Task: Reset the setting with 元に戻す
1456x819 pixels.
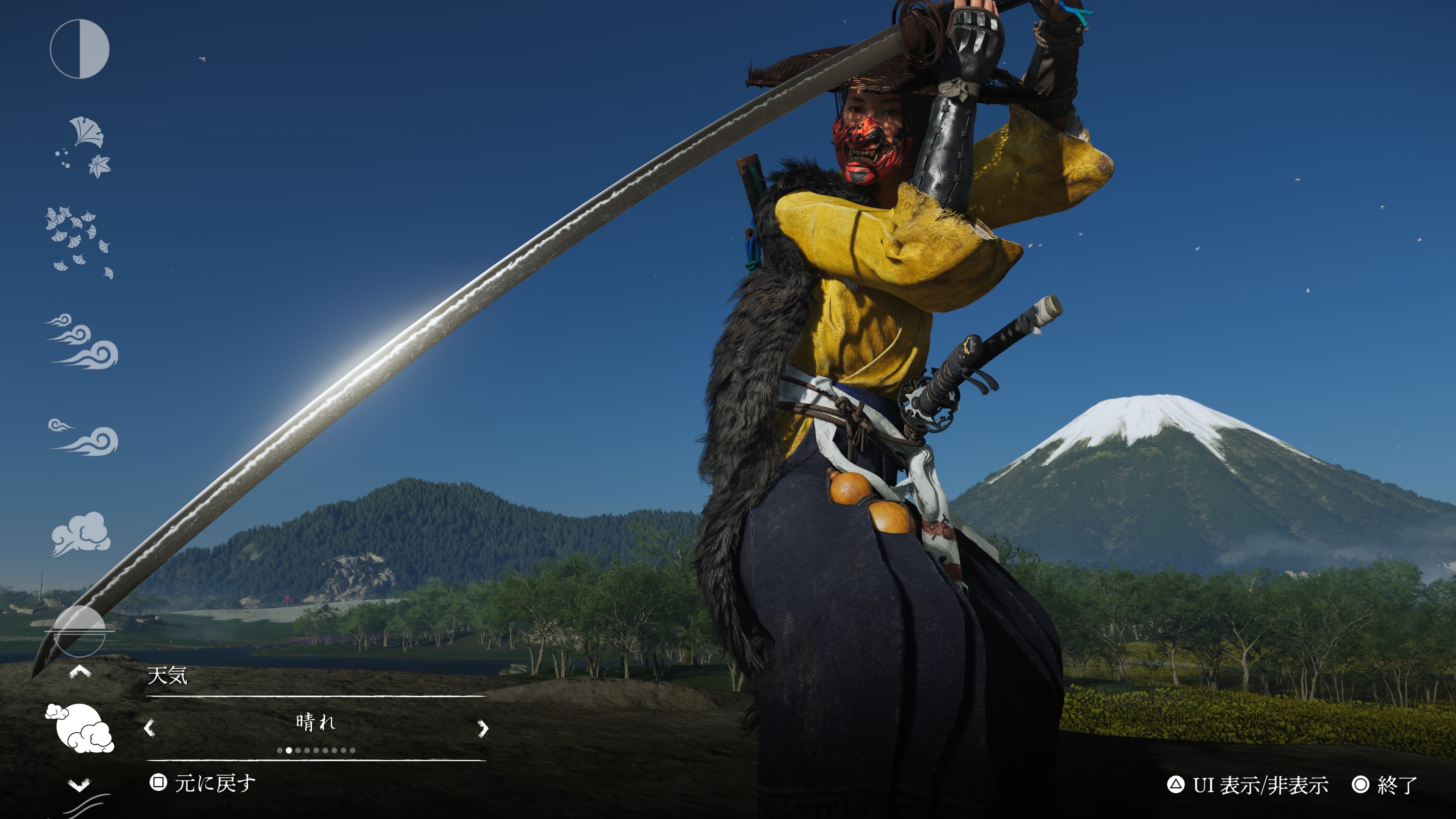Action: 202,783
